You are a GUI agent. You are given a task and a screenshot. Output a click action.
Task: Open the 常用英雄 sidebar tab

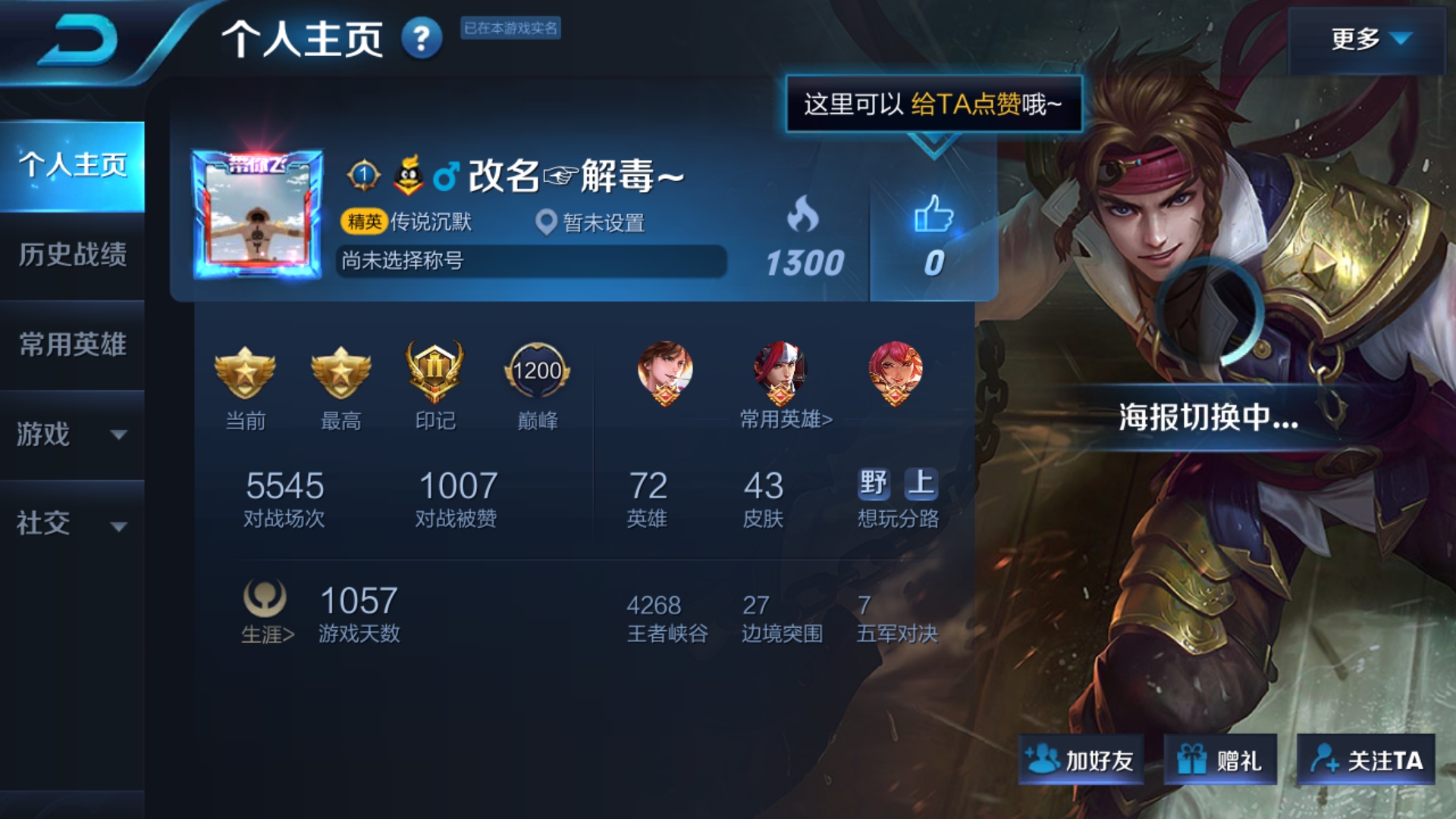(72, 345)
